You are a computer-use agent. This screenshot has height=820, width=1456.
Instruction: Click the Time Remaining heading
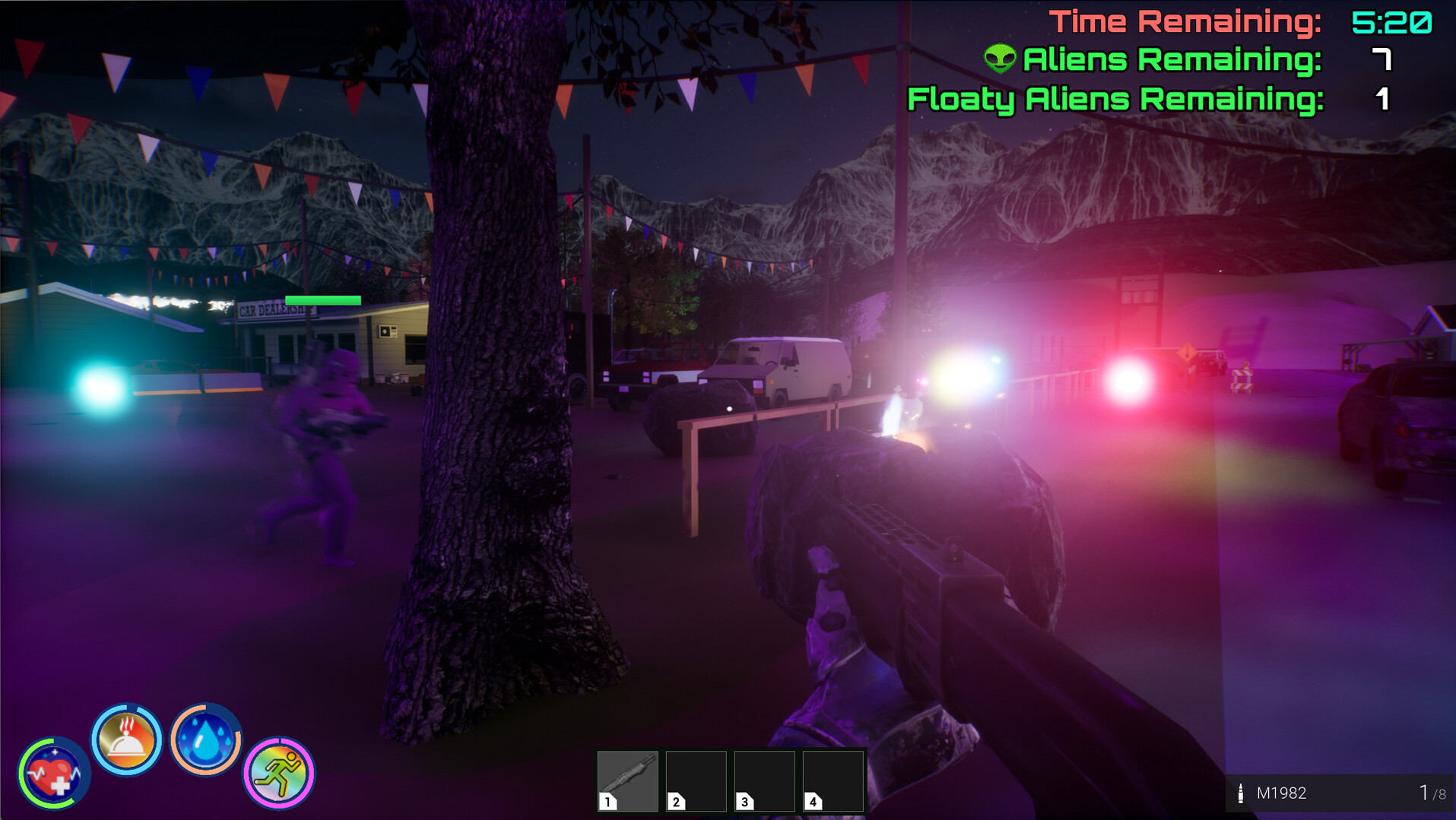tap(1186, 21)
